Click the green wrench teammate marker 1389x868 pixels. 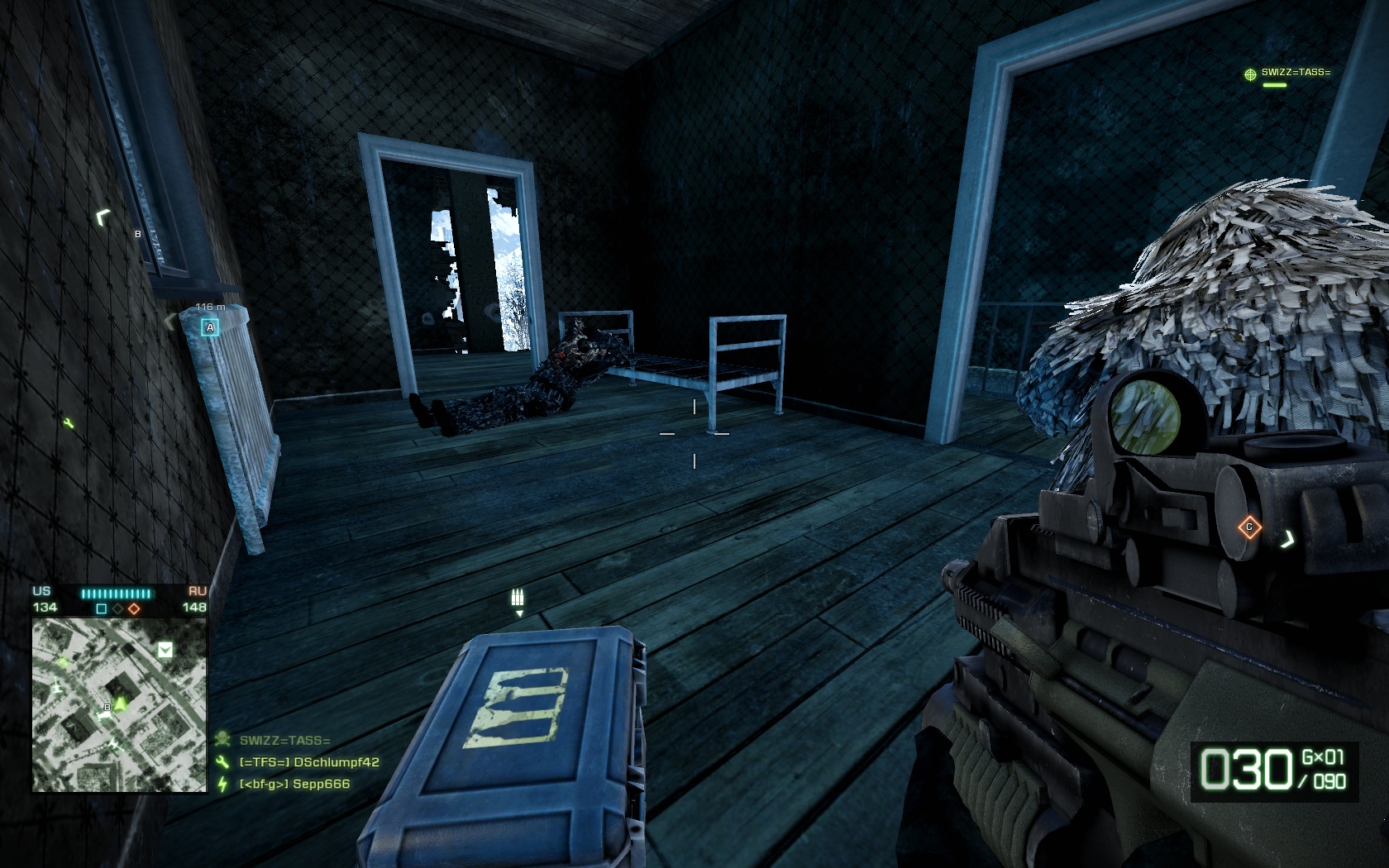[x=69, y=424]
